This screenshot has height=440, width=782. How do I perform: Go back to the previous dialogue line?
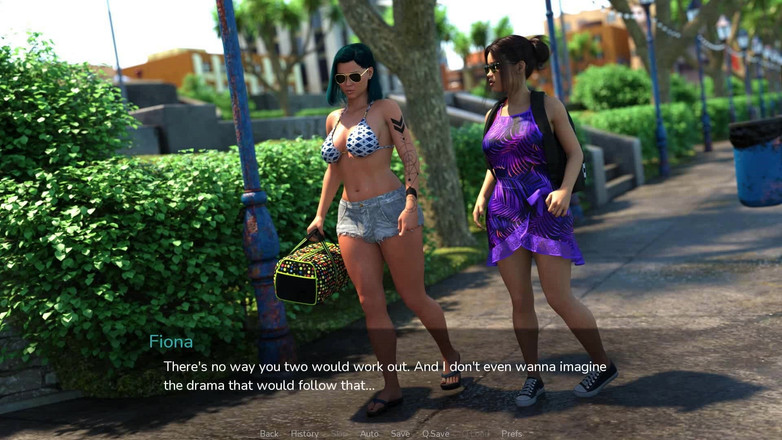point(269,434)
